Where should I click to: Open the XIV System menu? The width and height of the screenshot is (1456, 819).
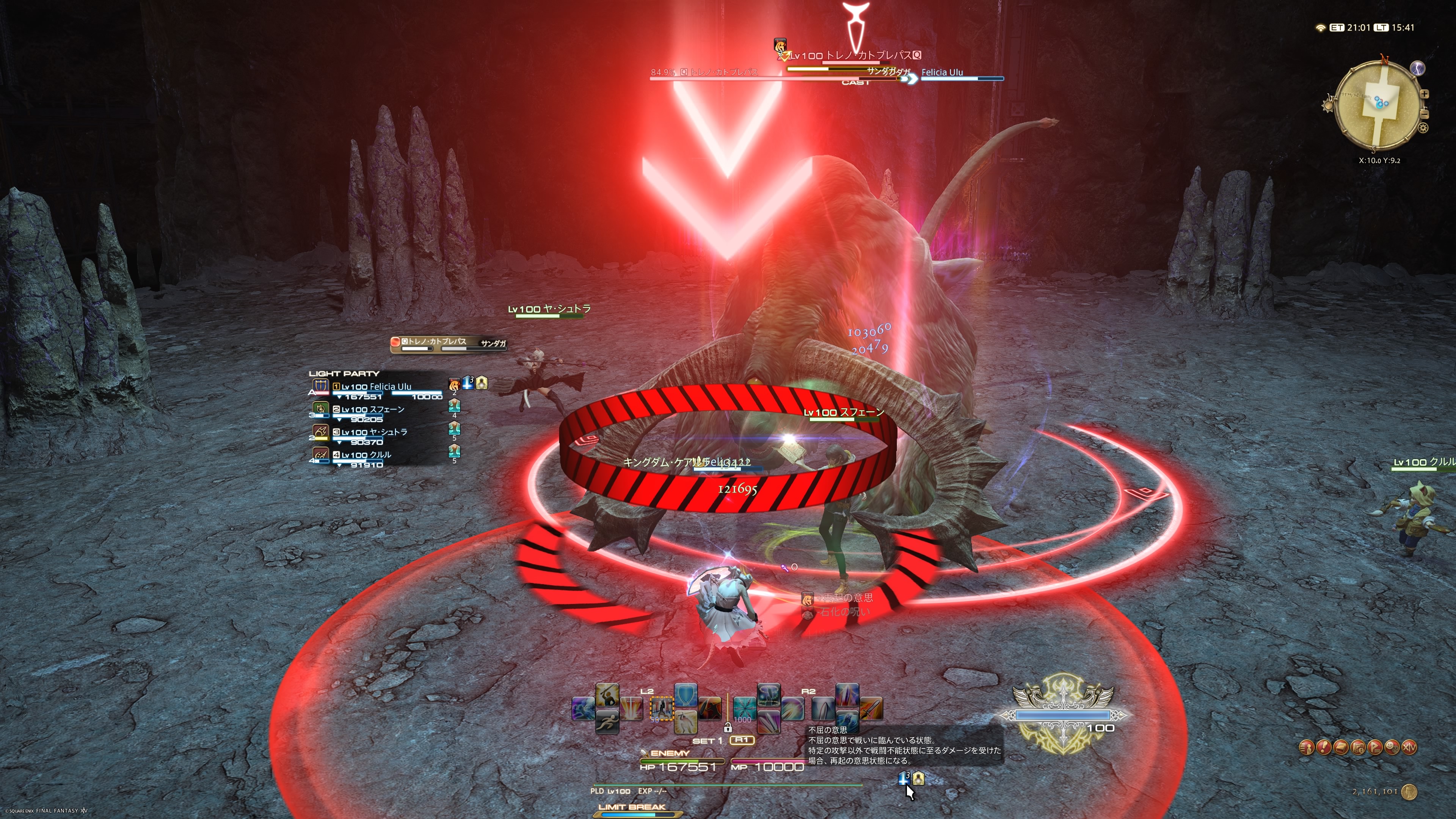pos(1409,748)
